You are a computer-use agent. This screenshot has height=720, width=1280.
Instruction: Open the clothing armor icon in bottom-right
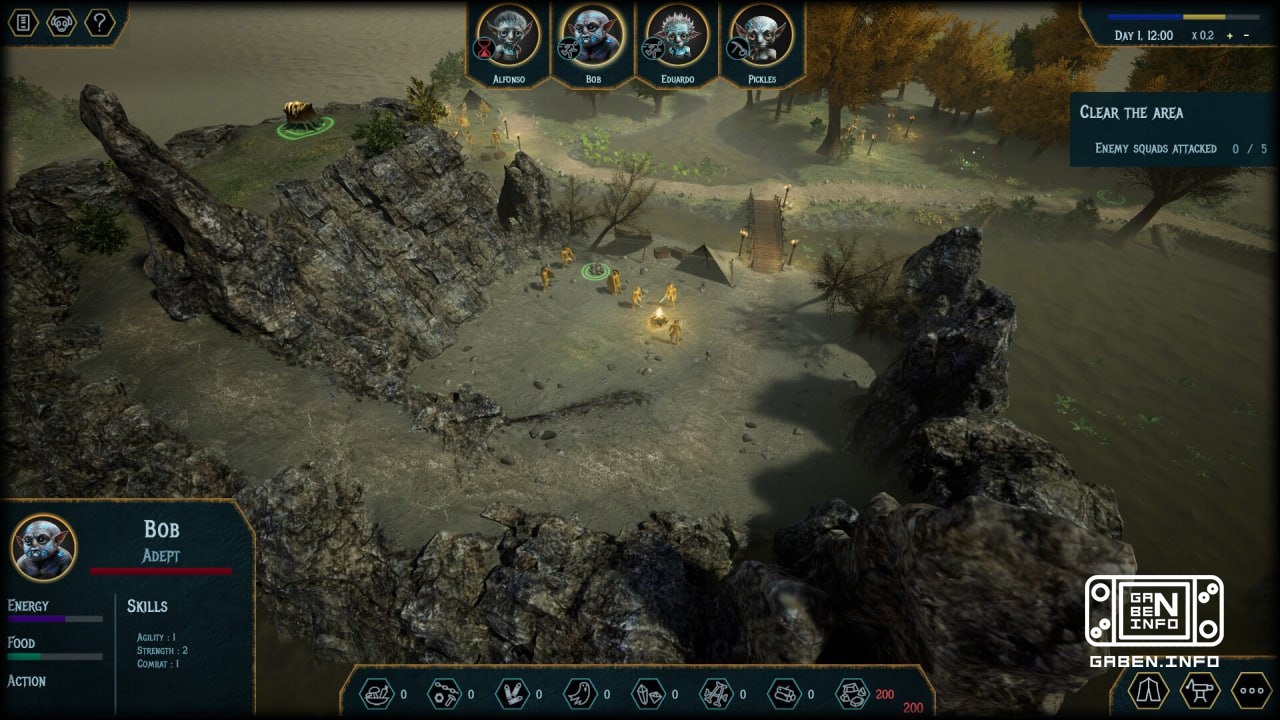tap(1148, 690)
